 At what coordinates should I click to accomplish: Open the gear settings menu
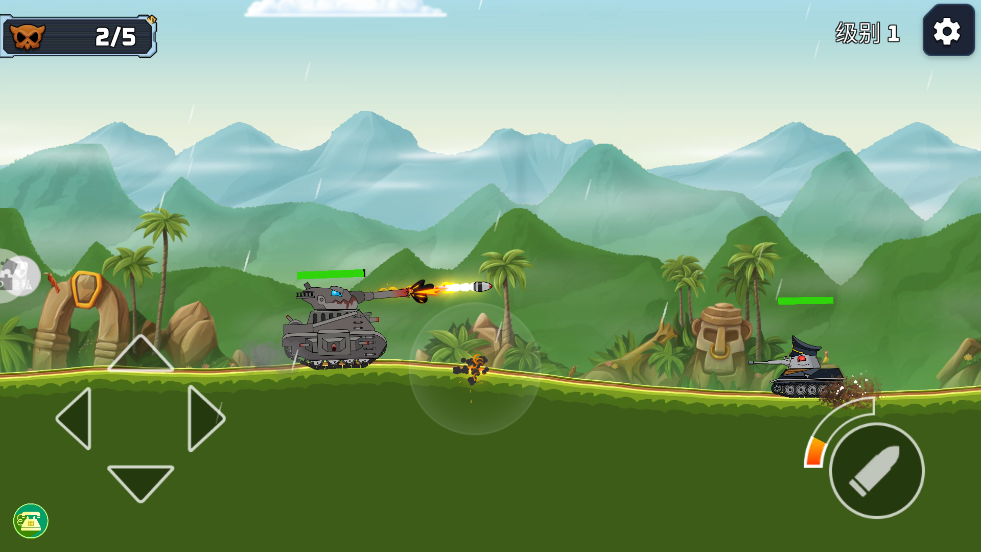click(x=947, y=31)
